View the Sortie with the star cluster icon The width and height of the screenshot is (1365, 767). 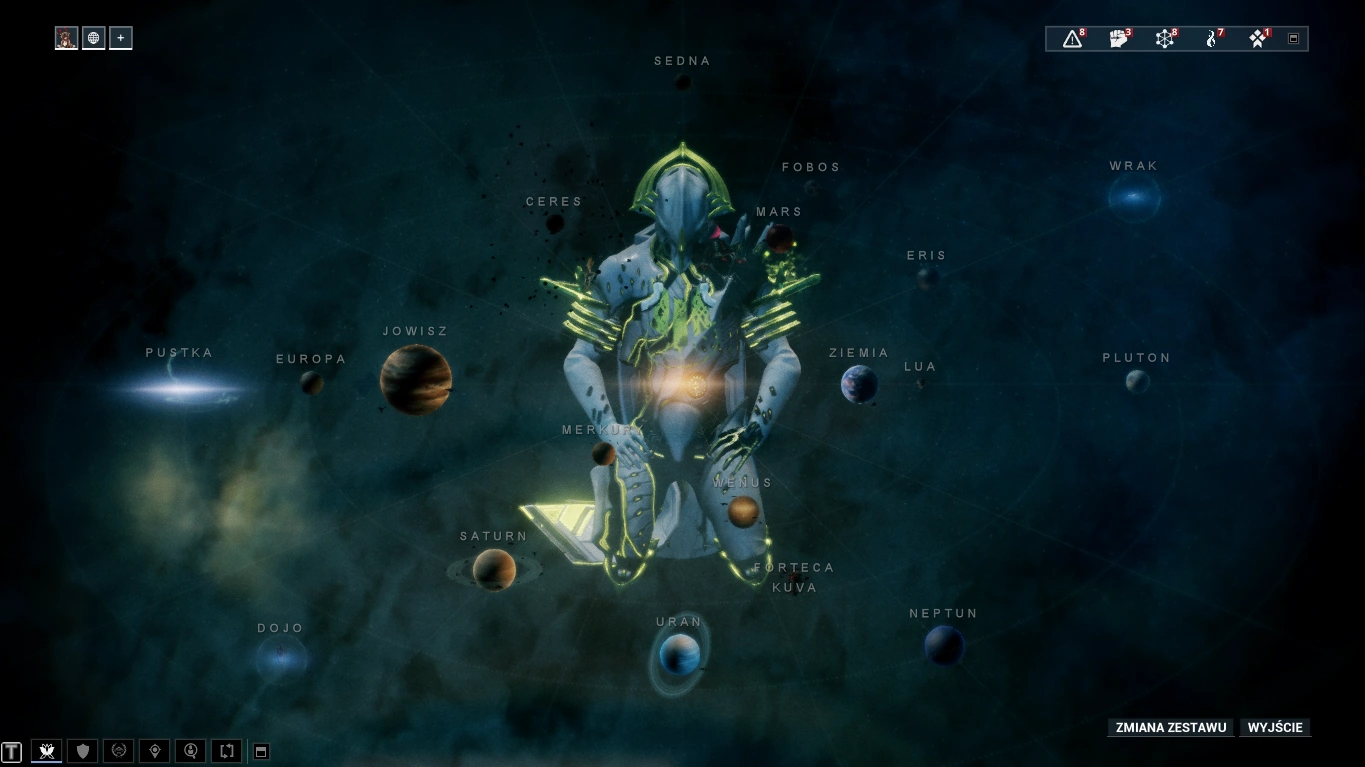(1256, 38)
